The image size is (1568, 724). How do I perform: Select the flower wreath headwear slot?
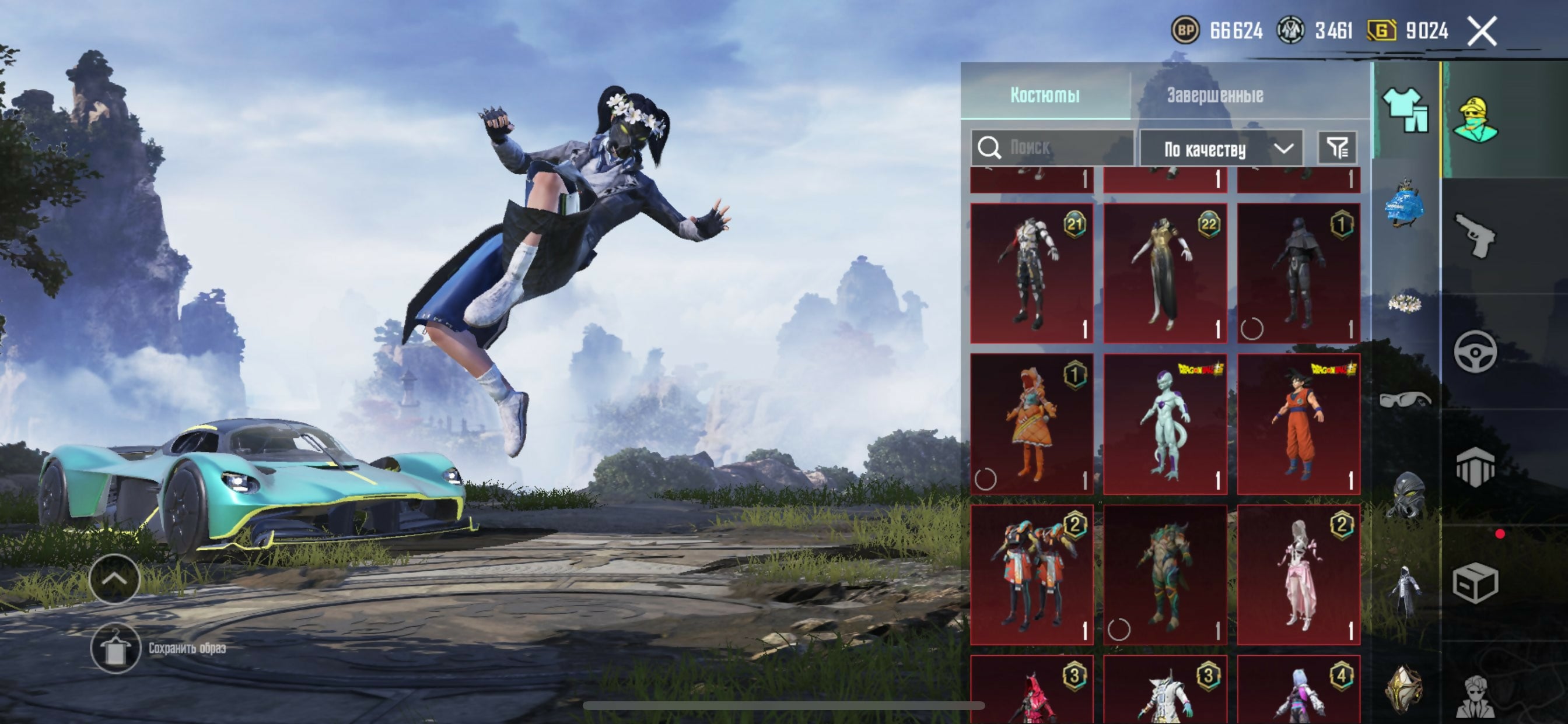(1405, 303)
